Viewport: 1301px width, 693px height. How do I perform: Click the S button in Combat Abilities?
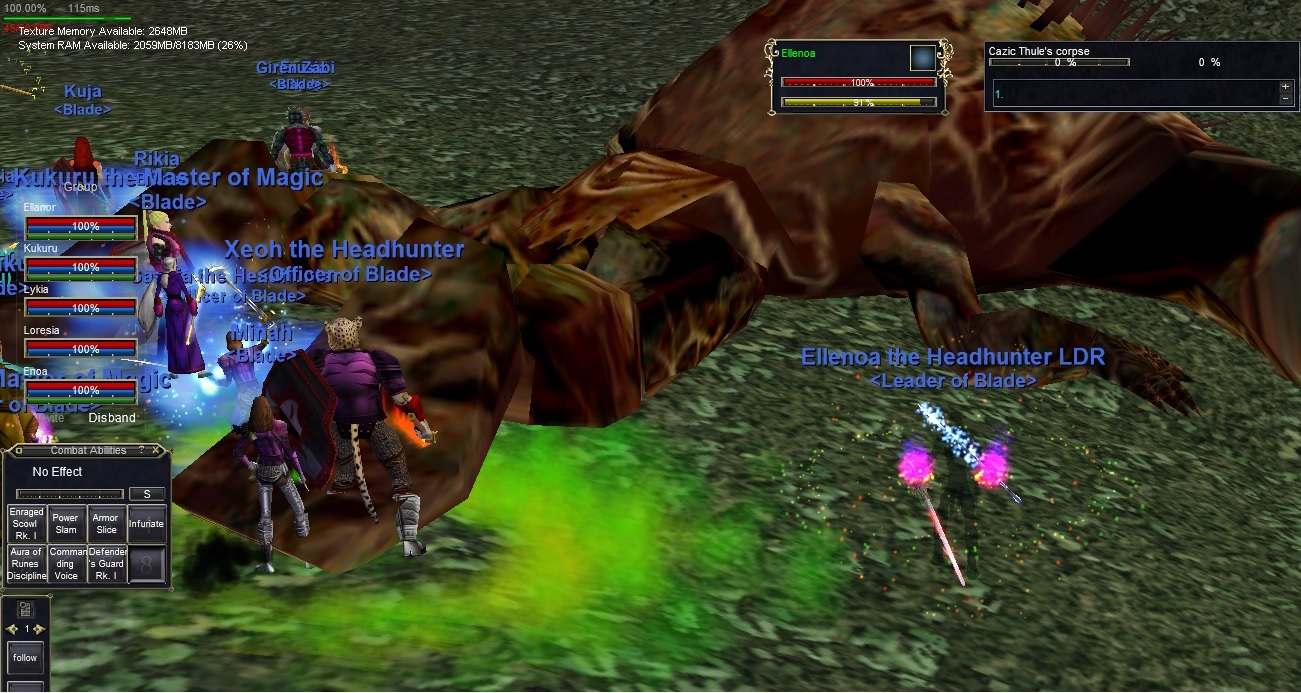click(x=147, y=494)
